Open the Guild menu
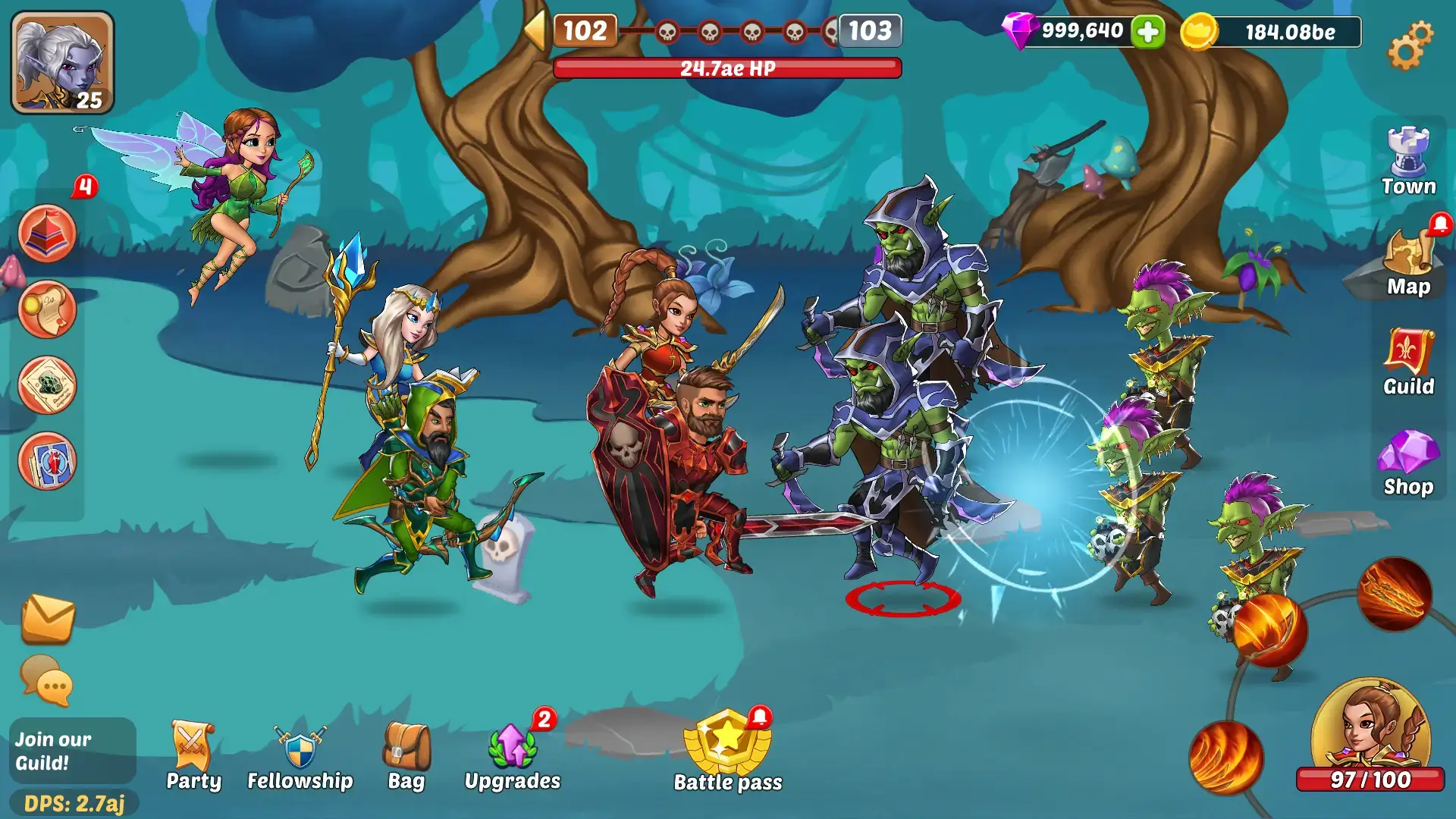Screen dimensions: 1456x819 (x=1408, y=362)
